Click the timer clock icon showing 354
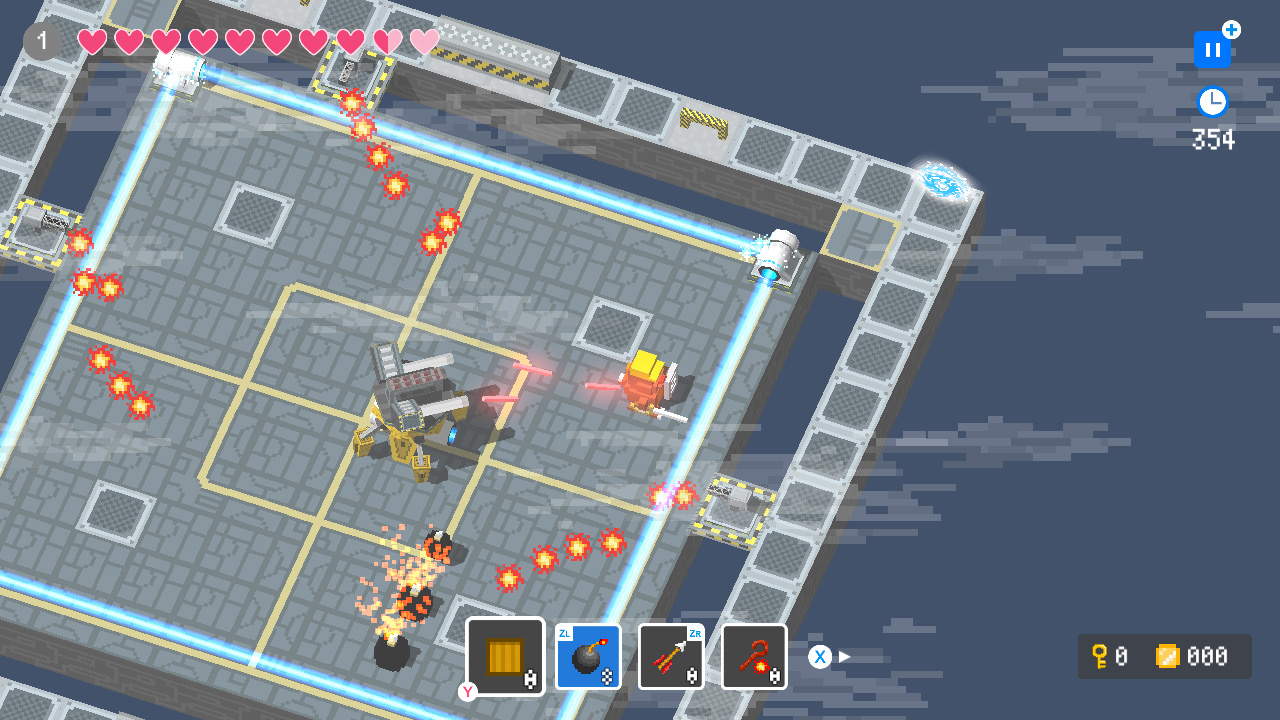Screen dimensions: 1280x720 click(x=1211, y=100)
